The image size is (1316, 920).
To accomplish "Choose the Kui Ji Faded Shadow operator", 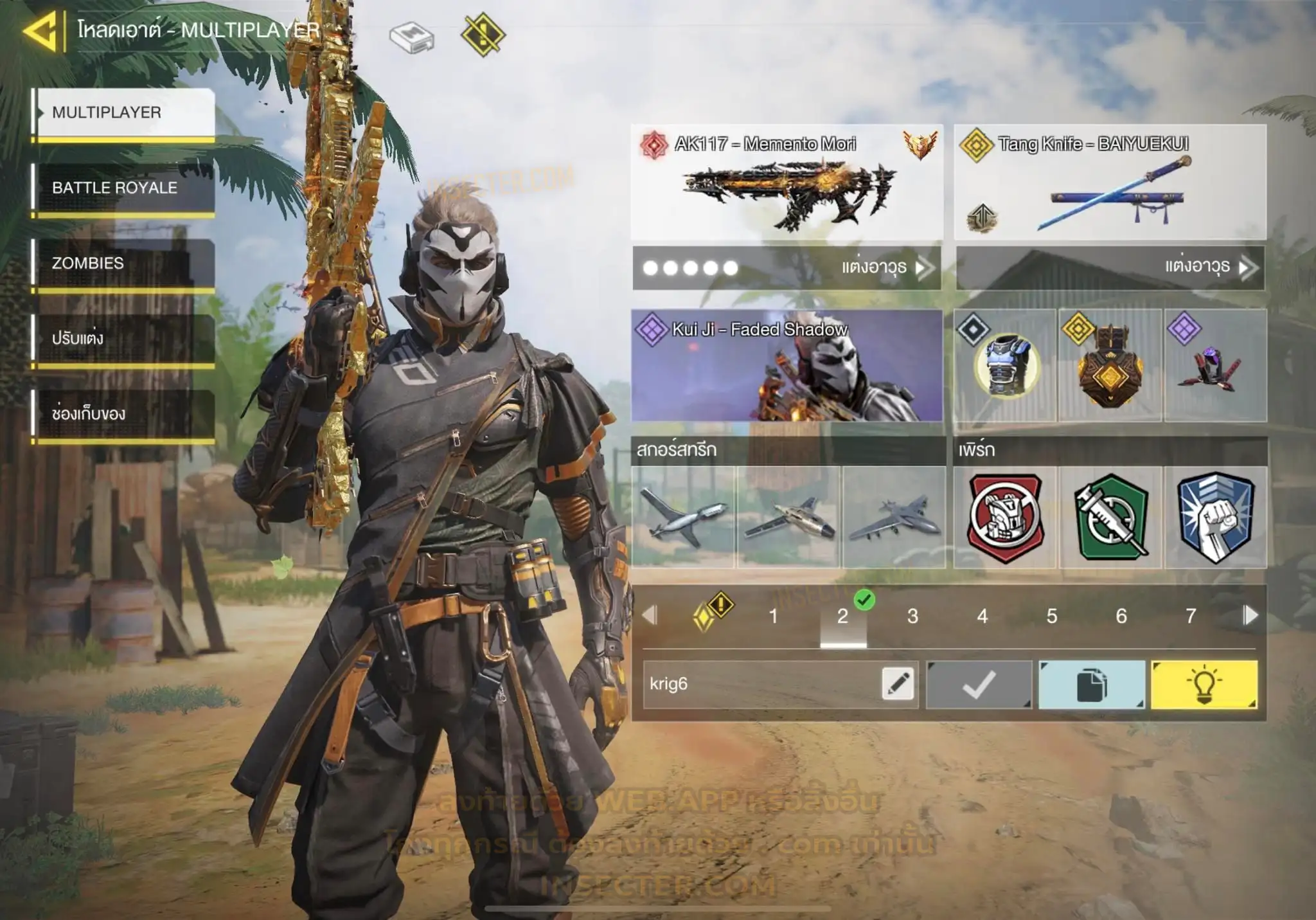I will point(787,366).
